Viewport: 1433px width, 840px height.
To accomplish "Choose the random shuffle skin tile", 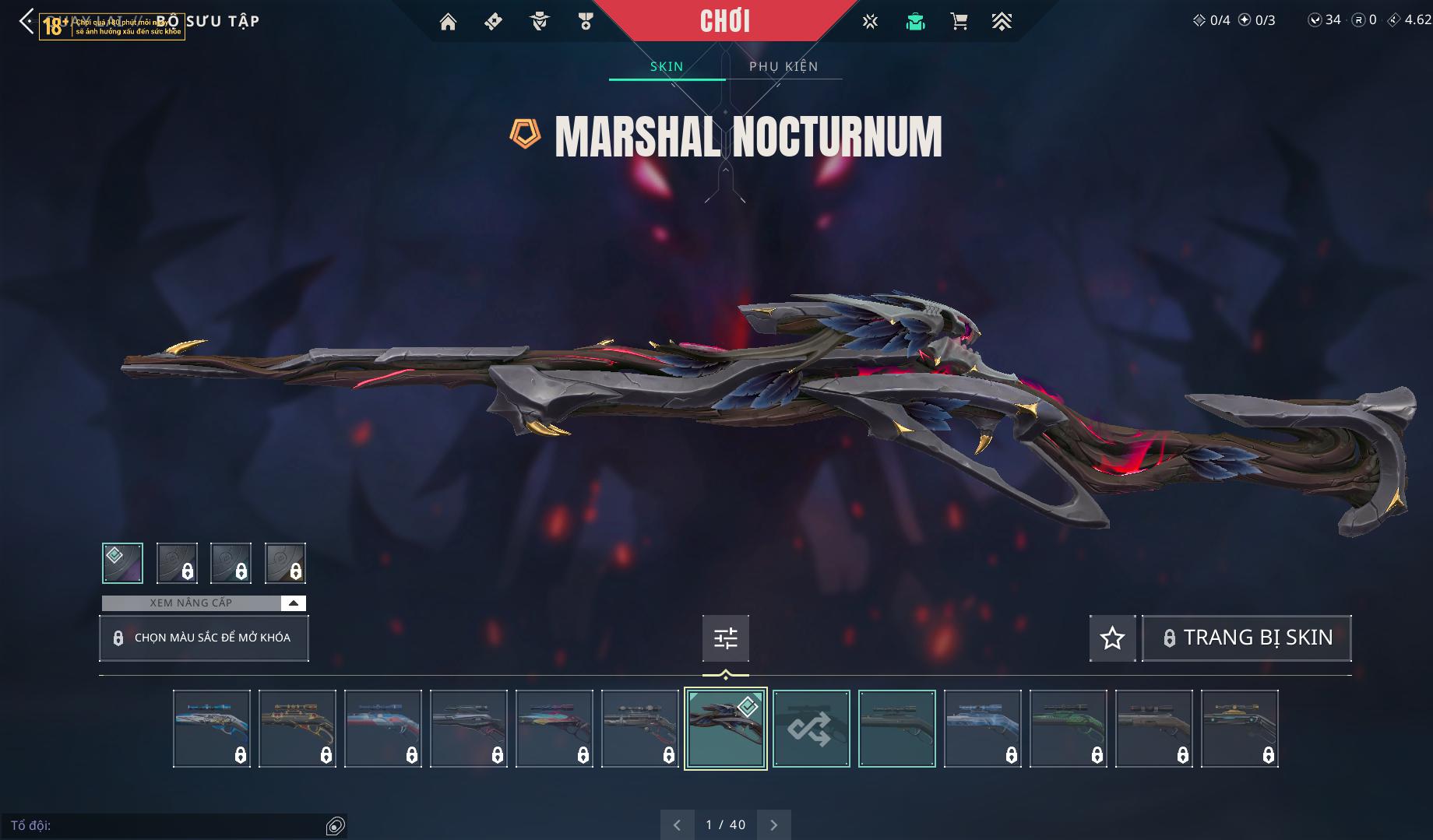I will 811,729.
